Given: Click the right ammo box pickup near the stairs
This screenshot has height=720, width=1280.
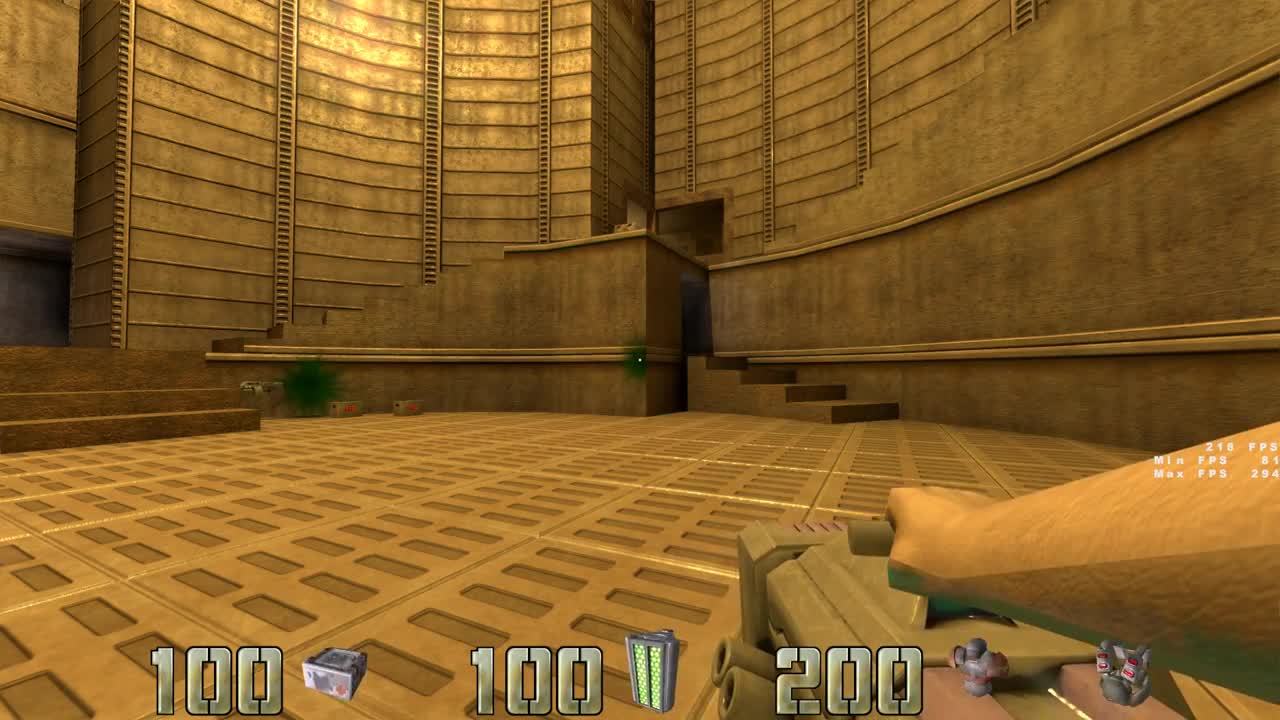Looking at the screenshot, I should (409, 407).
